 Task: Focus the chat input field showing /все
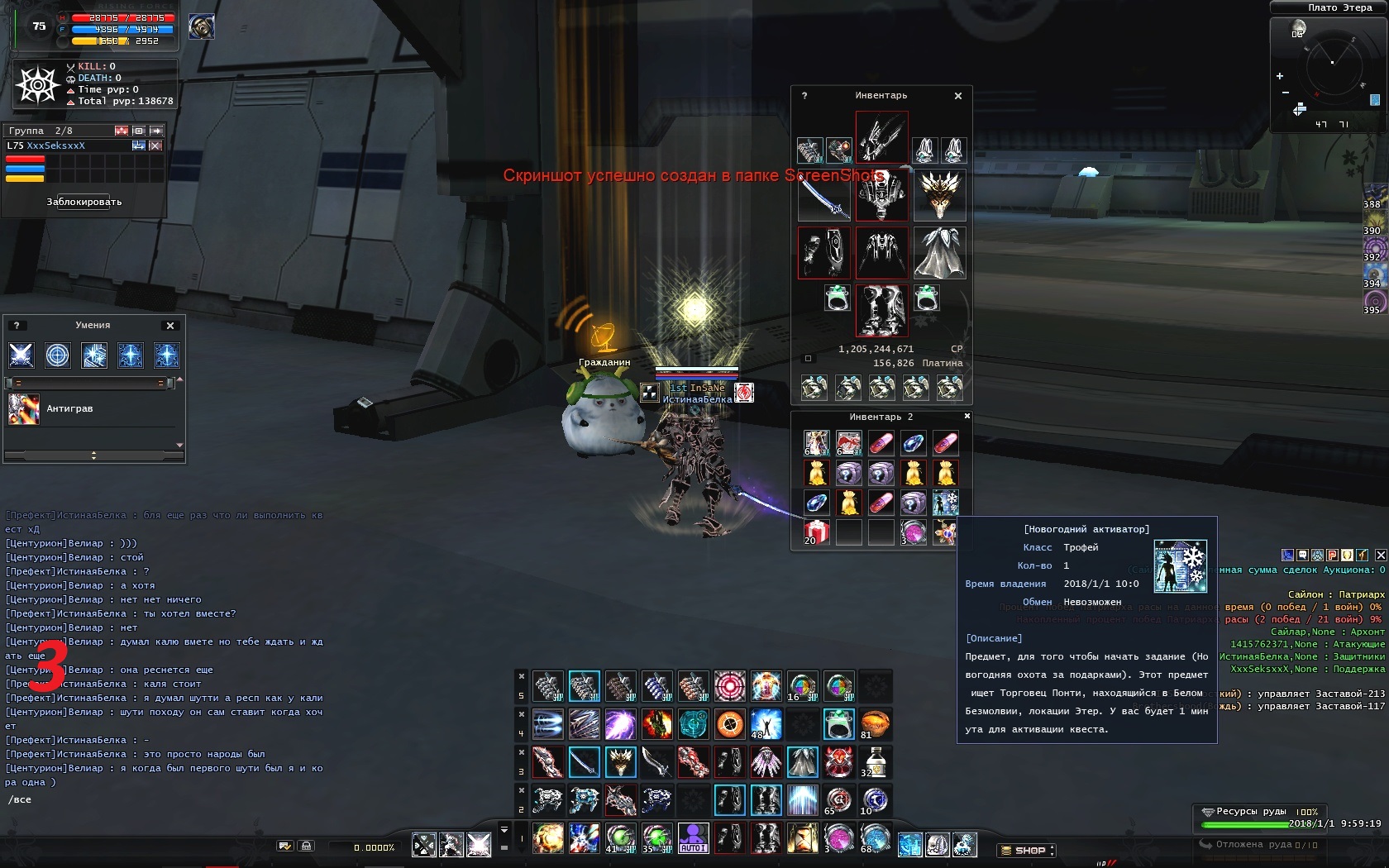click(x=165, y=799)
